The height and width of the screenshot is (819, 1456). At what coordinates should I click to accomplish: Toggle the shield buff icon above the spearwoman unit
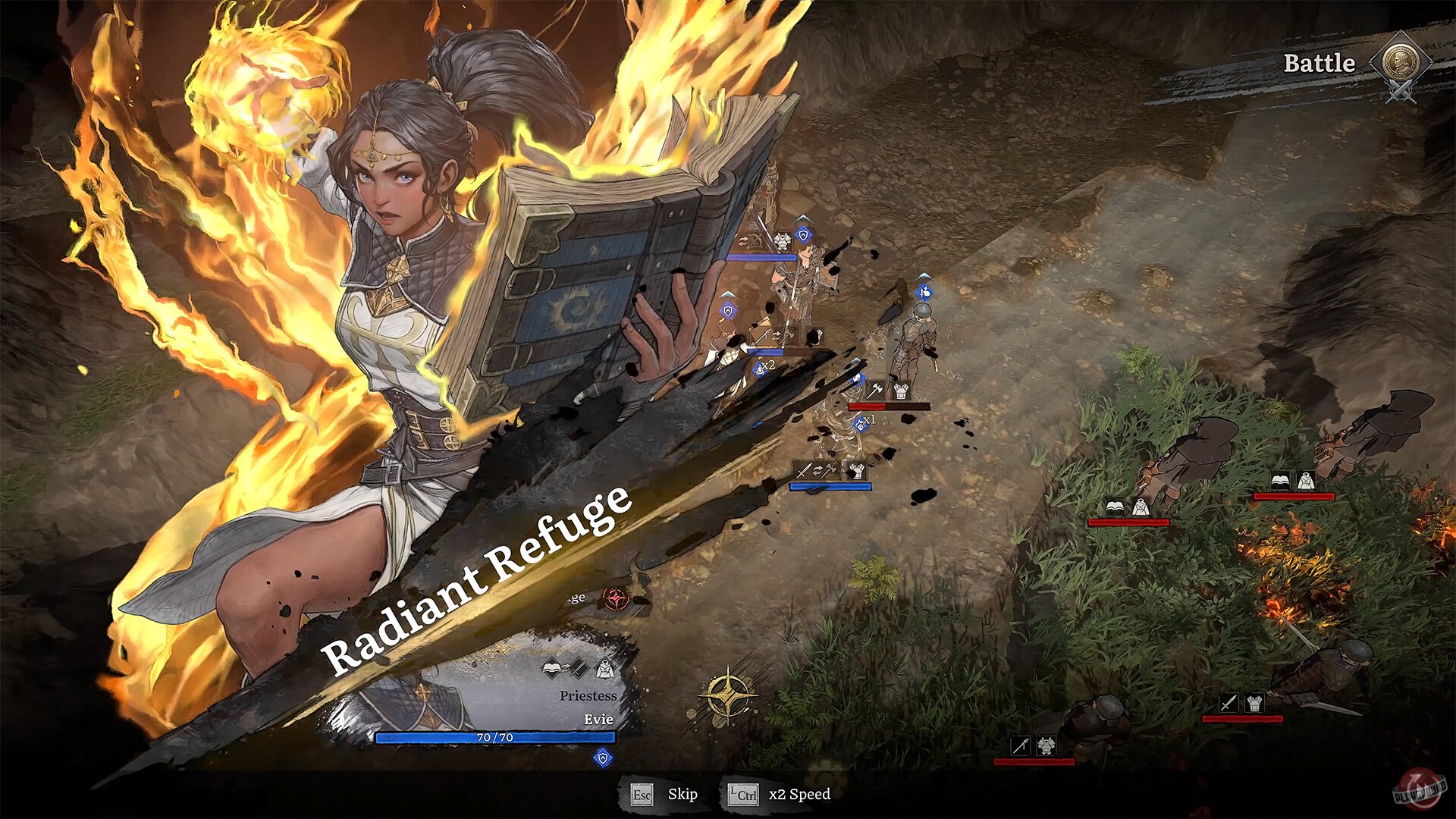pos(728,310)
